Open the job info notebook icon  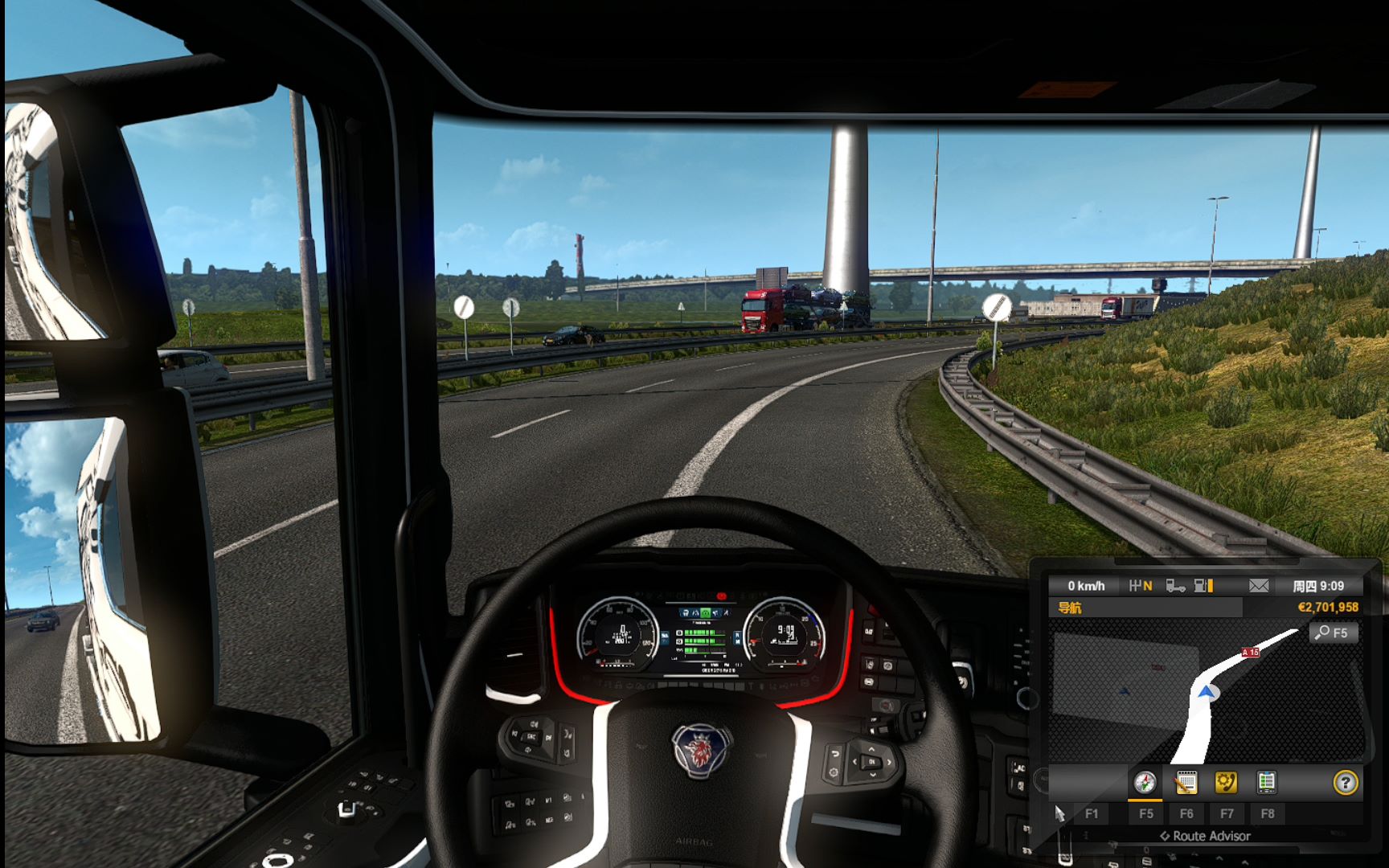click(1186, 781)
